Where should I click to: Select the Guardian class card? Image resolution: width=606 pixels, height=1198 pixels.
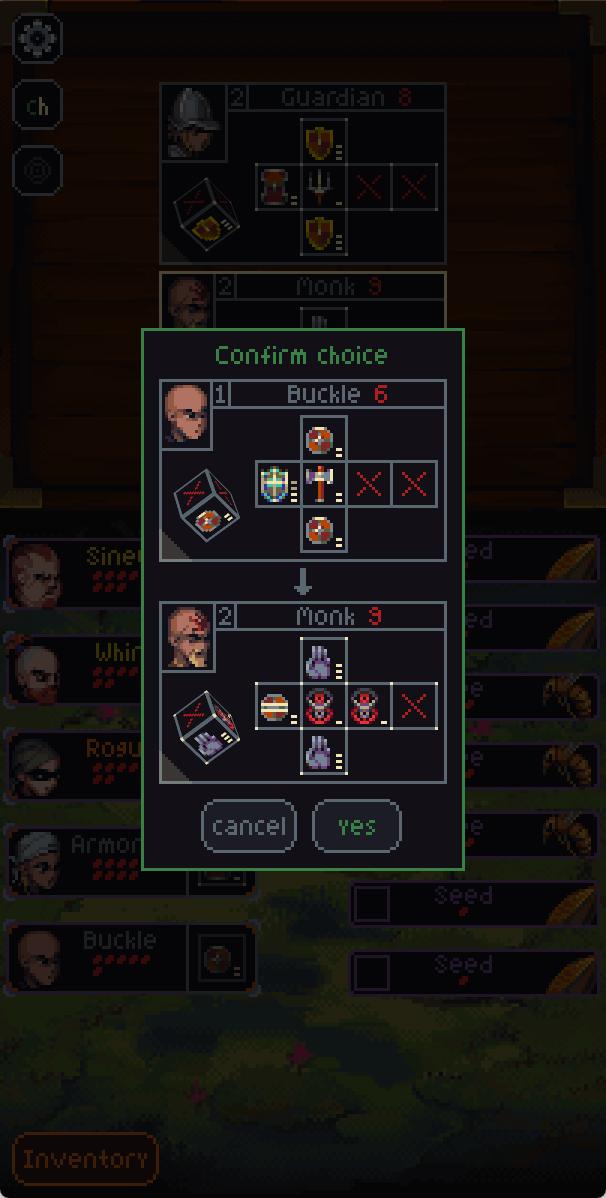click(x=302, y=172)
